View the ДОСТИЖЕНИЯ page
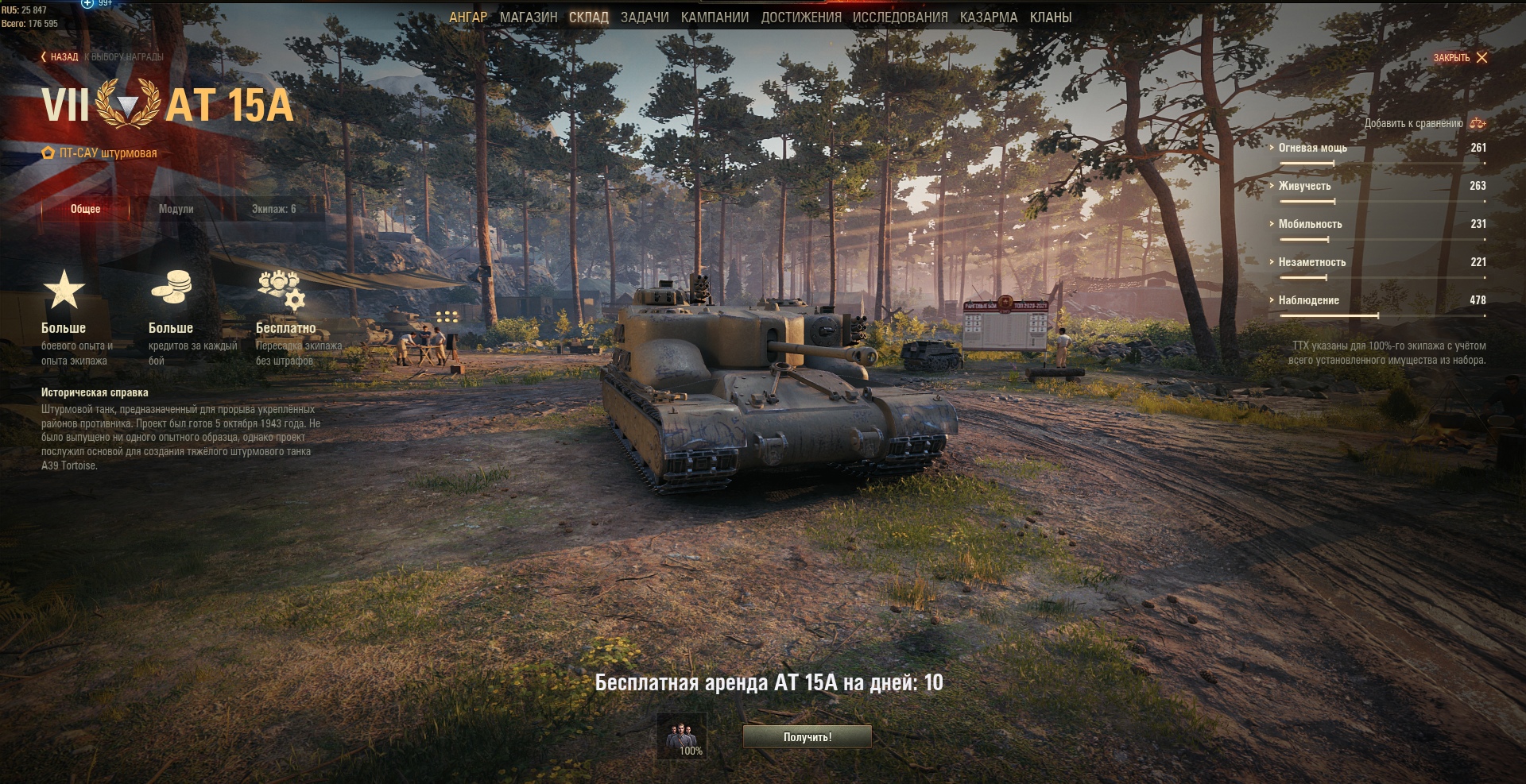Image resolution: width=1526 pixels, height=784 pixels. pos(800,17)
